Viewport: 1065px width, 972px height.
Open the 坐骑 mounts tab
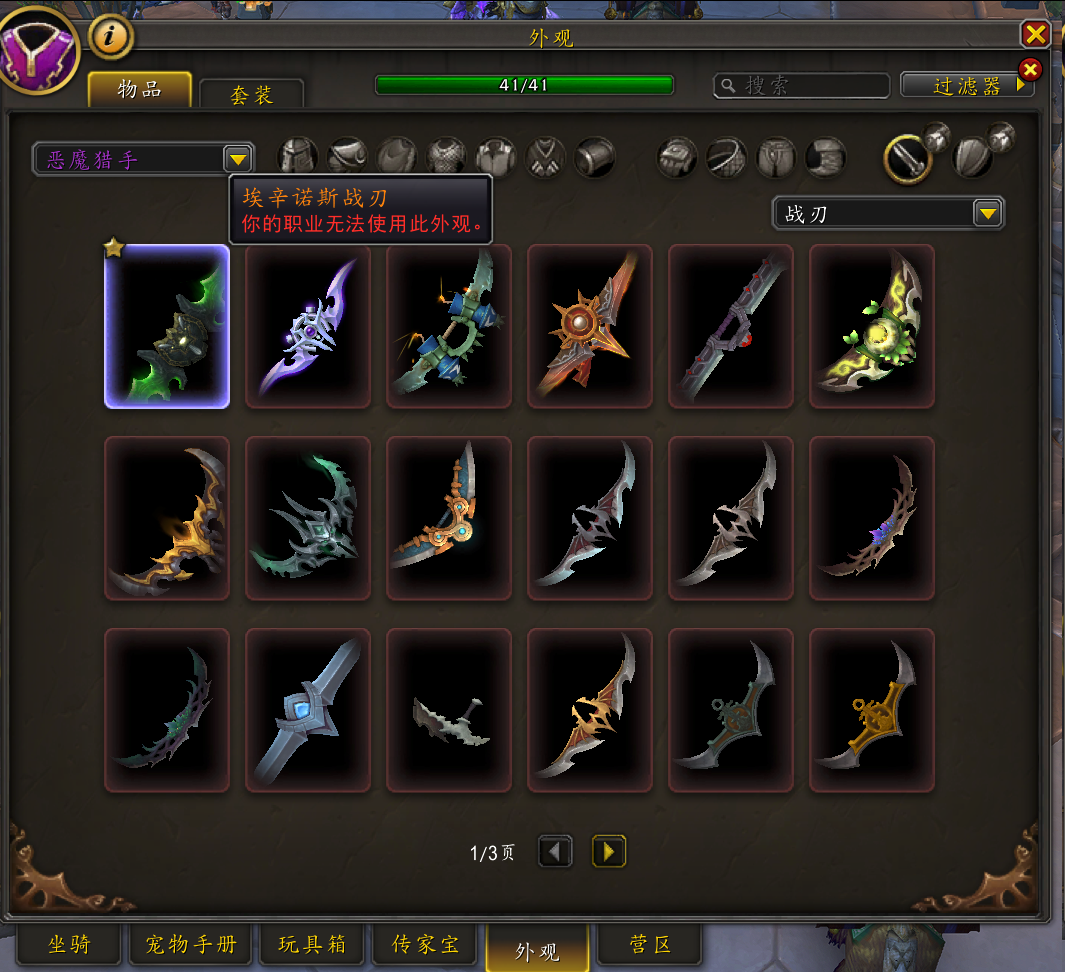68,944
